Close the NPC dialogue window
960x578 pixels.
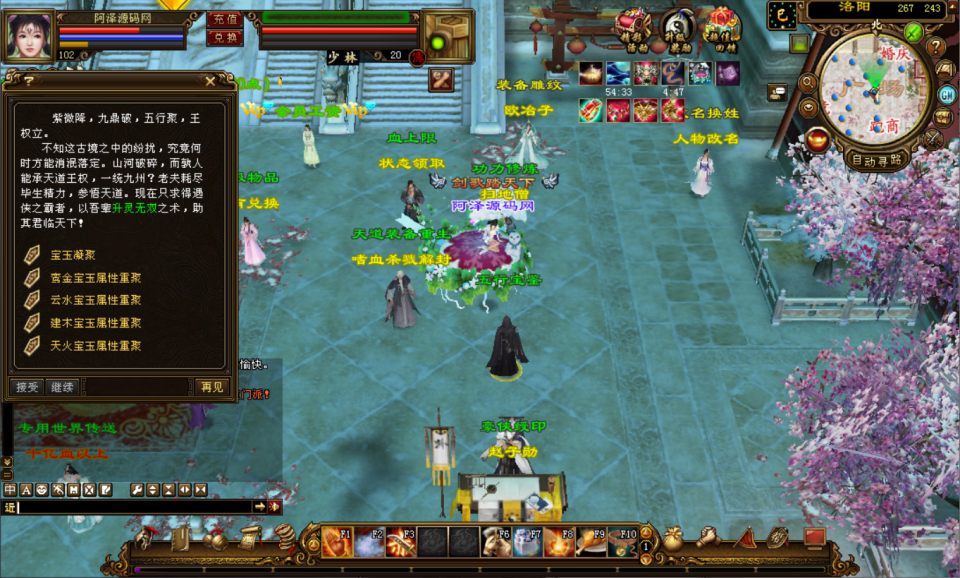(209, 81)
